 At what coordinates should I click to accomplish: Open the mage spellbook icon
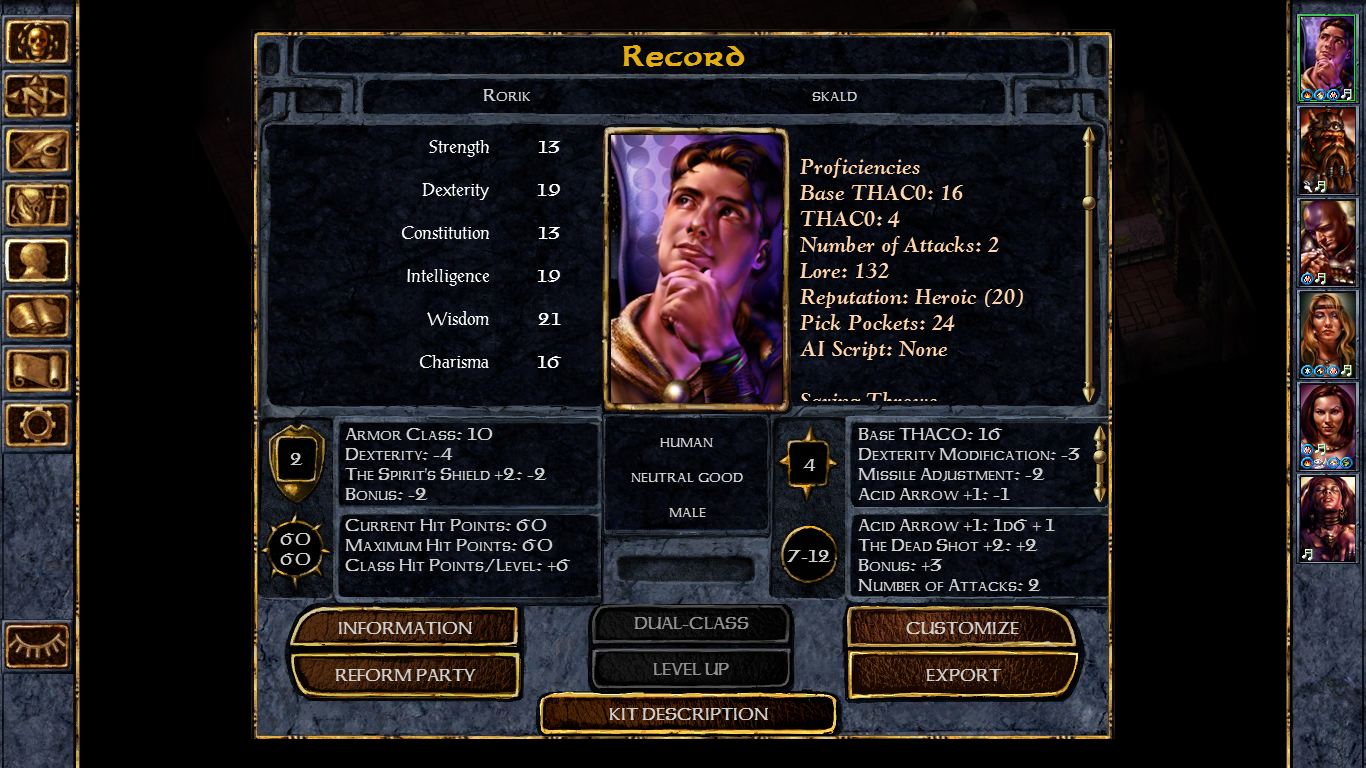pyautogui.click(x=38, y=316)
